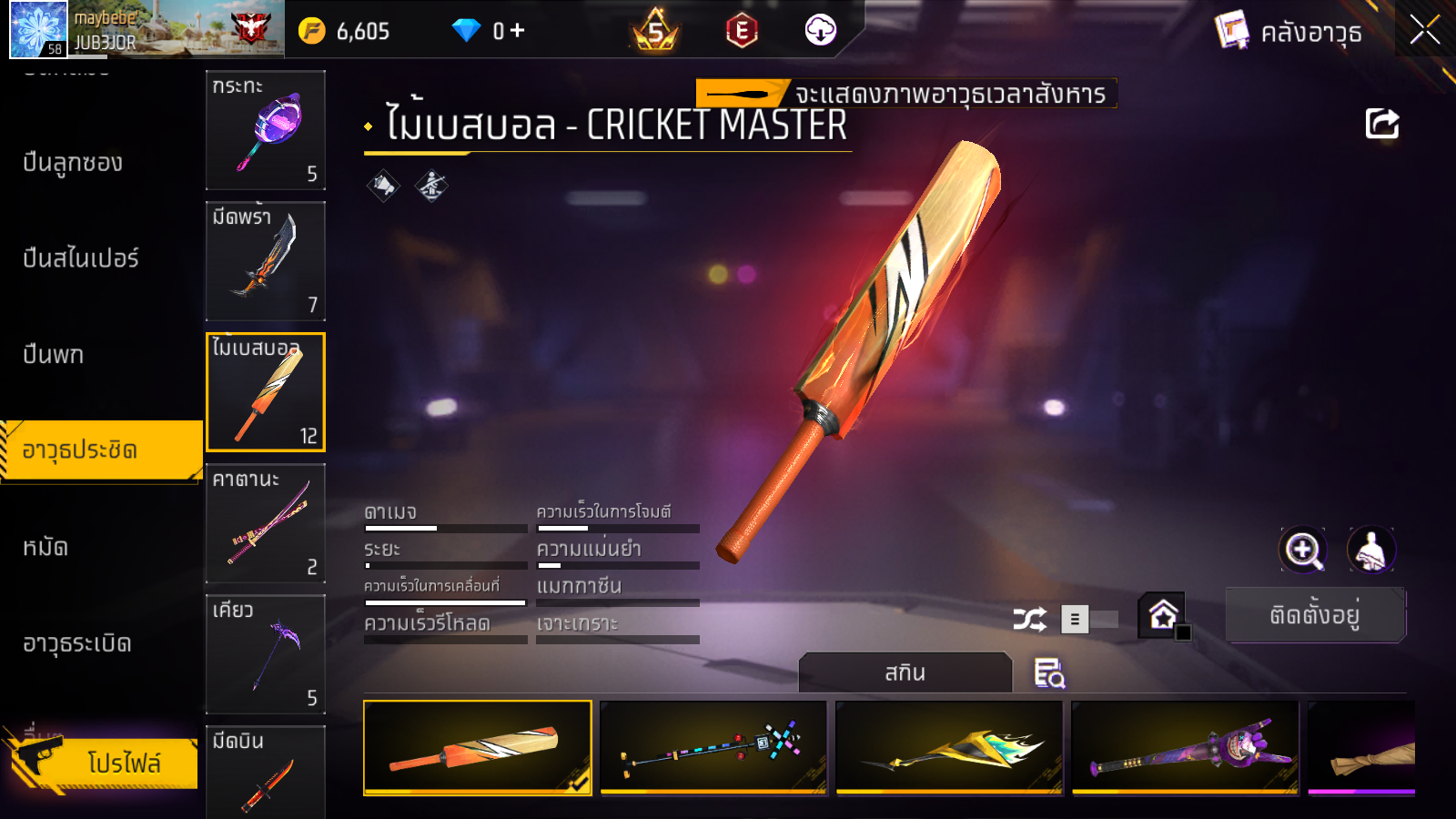Select the pixel-style bat skin thumbnail
1456x819 pixels.
(713, 747)
